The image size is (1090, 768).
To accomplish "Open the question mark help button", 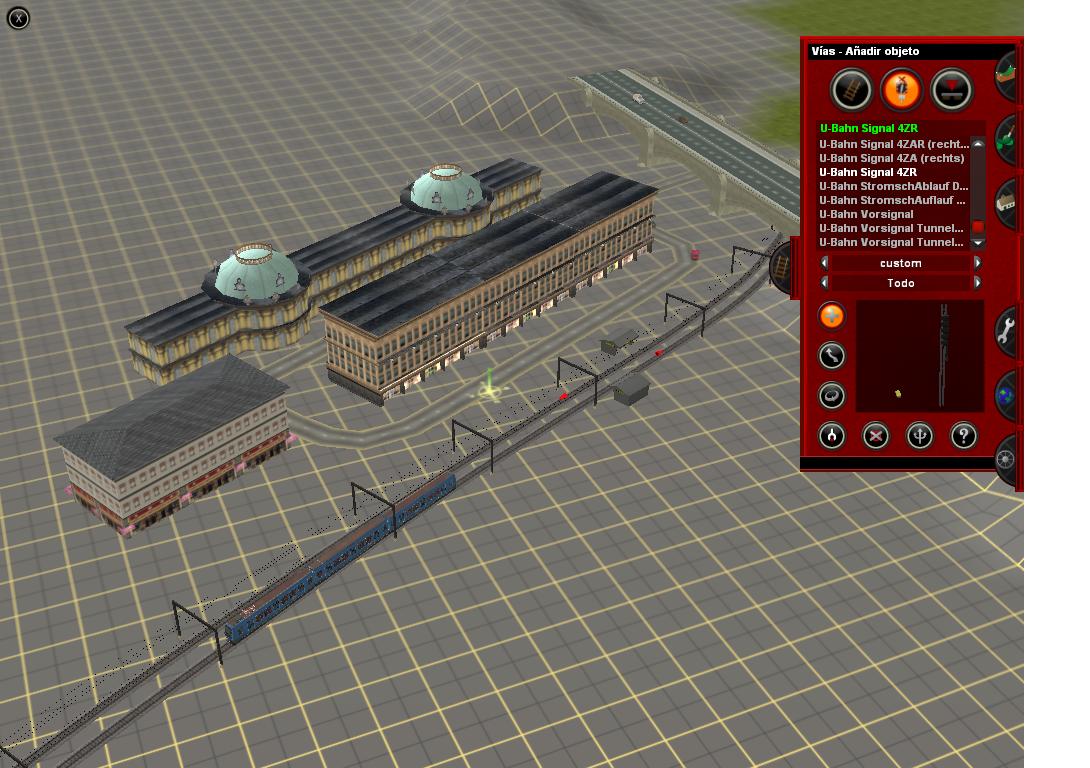I will coord(963,436).
